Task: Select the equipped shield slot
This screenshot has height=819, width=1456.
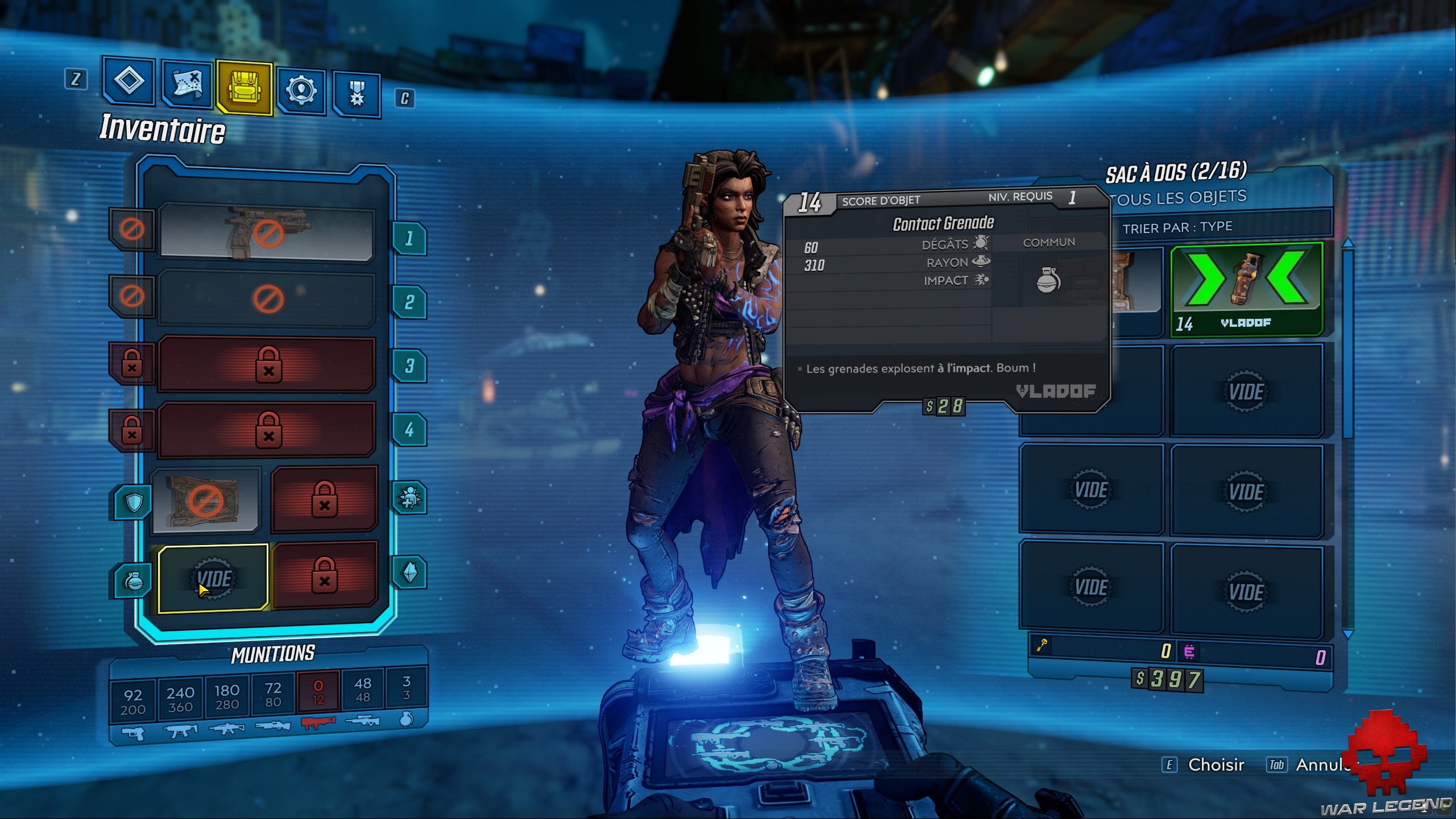Action: (x=206, y=501)
